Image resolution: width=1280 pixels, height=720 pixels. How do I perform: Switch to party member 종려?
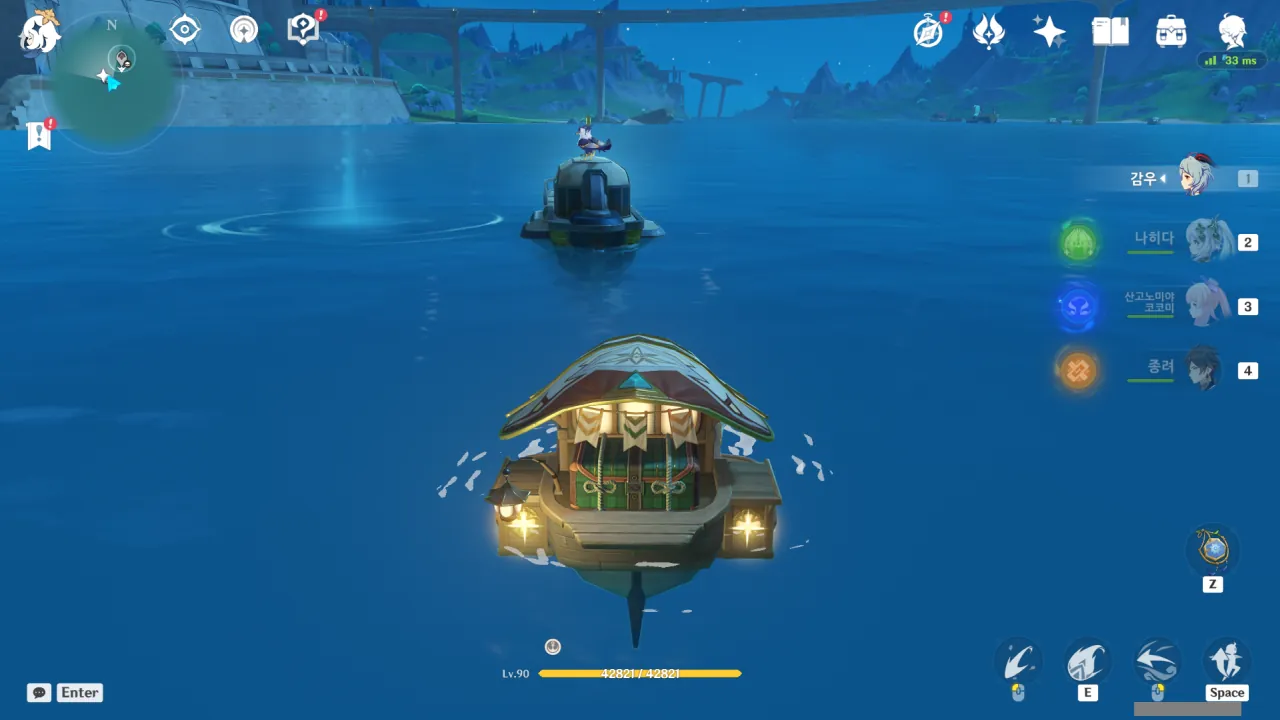(1207, 369)
